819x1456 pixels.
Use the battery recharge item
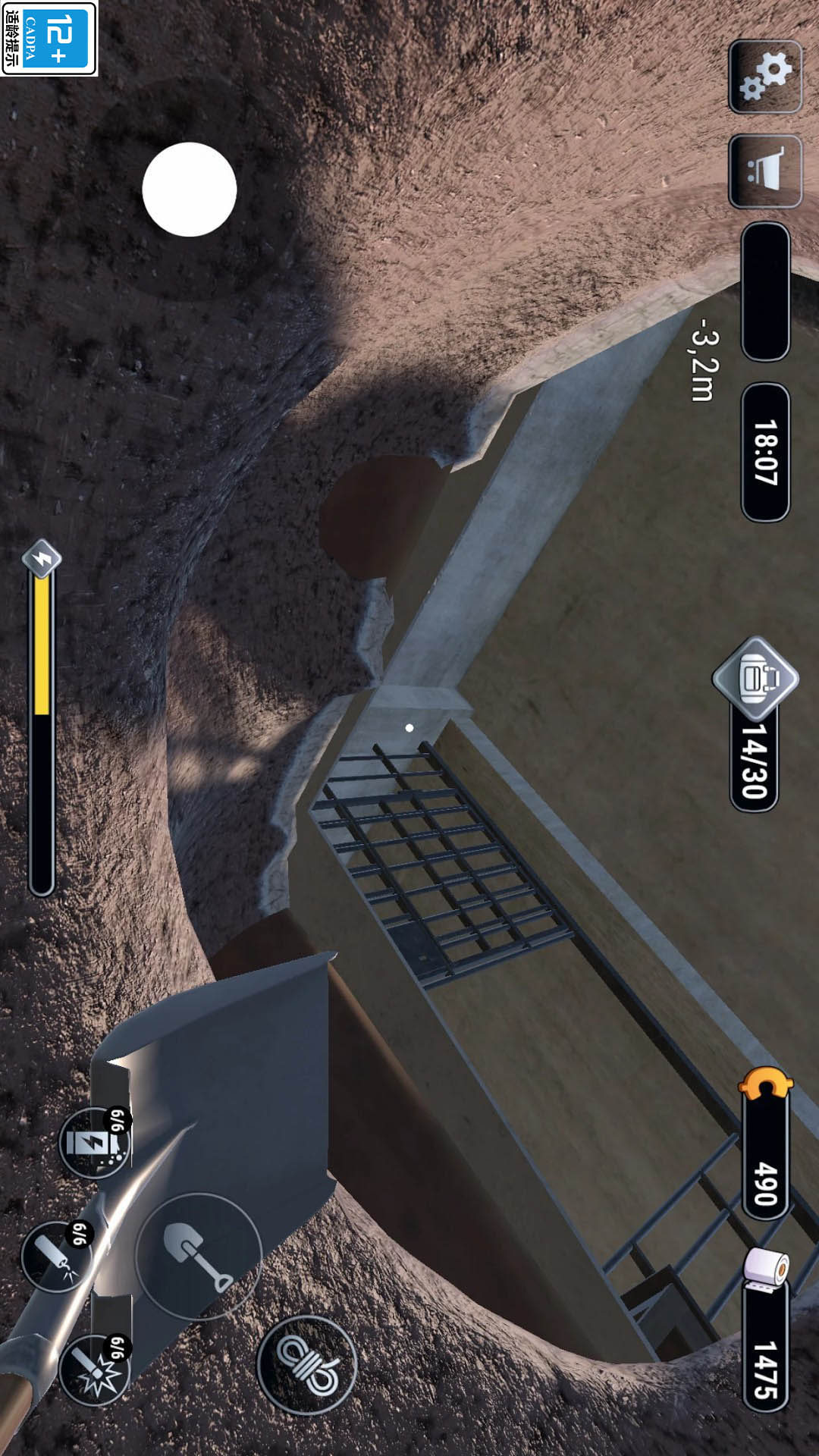95,1142
